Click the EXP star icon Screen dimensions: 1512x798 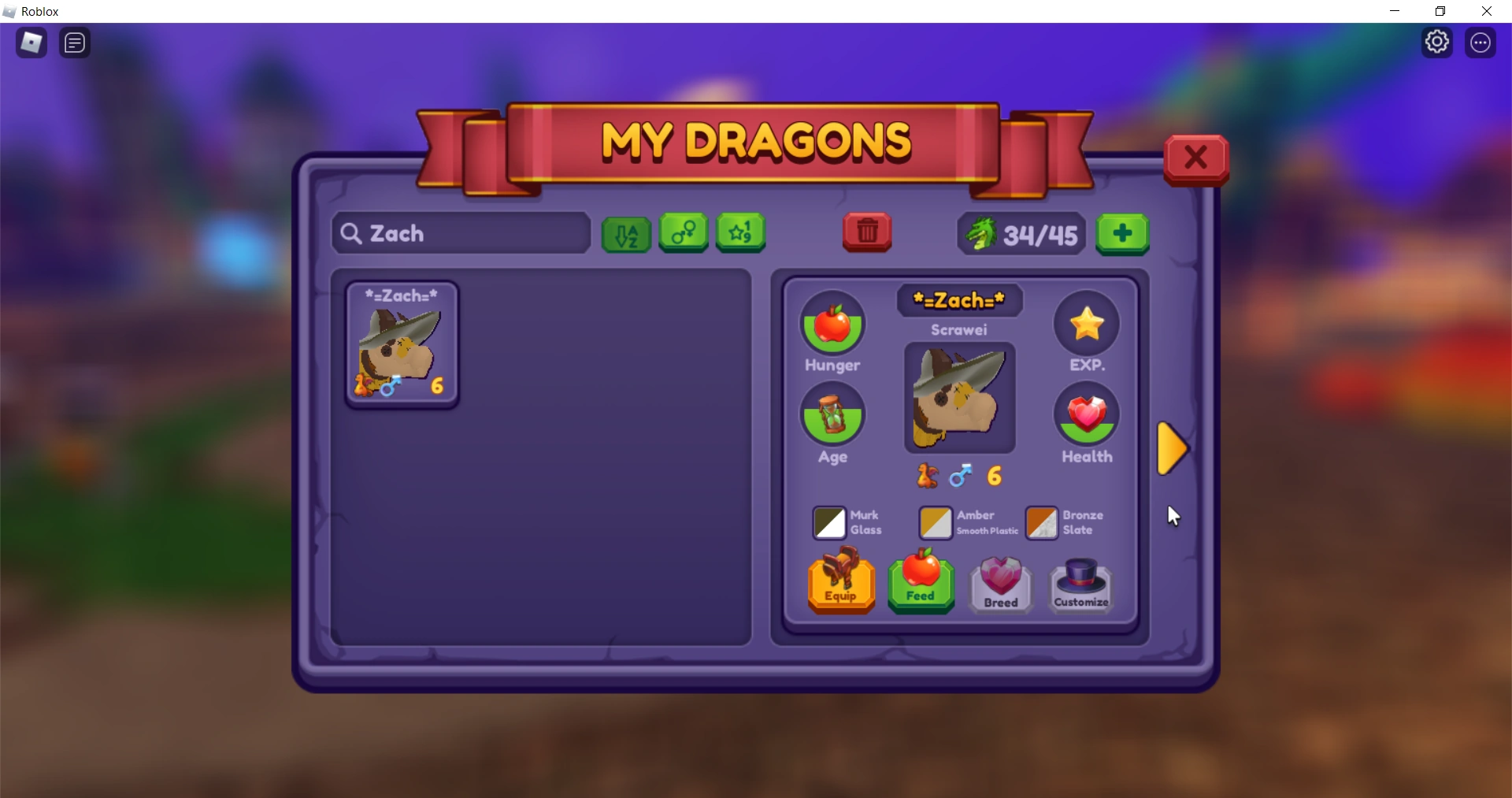(x=1087, y=323)
